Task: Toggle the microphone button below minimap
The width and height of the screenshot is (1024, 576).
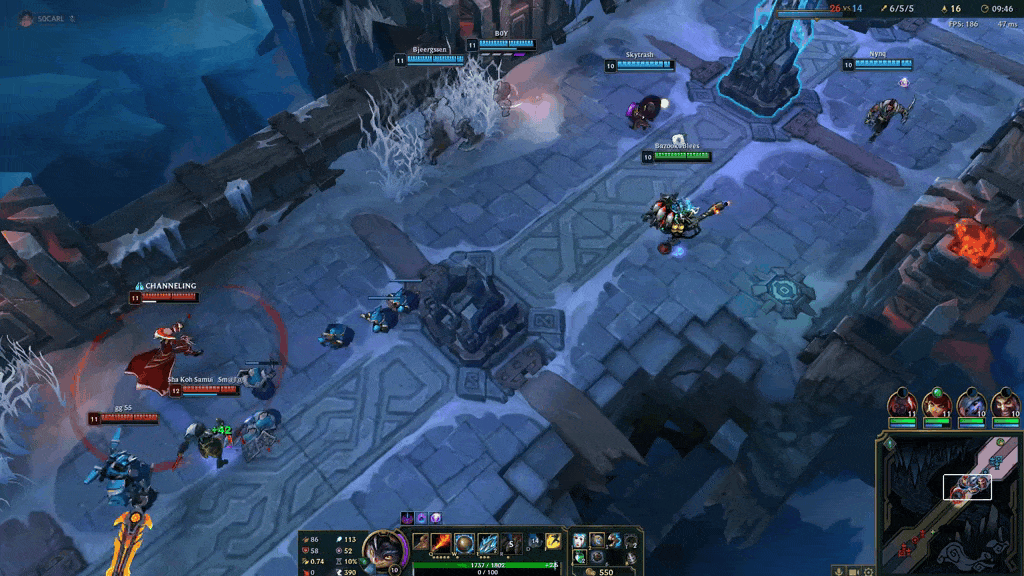Action: pos(839,571)
